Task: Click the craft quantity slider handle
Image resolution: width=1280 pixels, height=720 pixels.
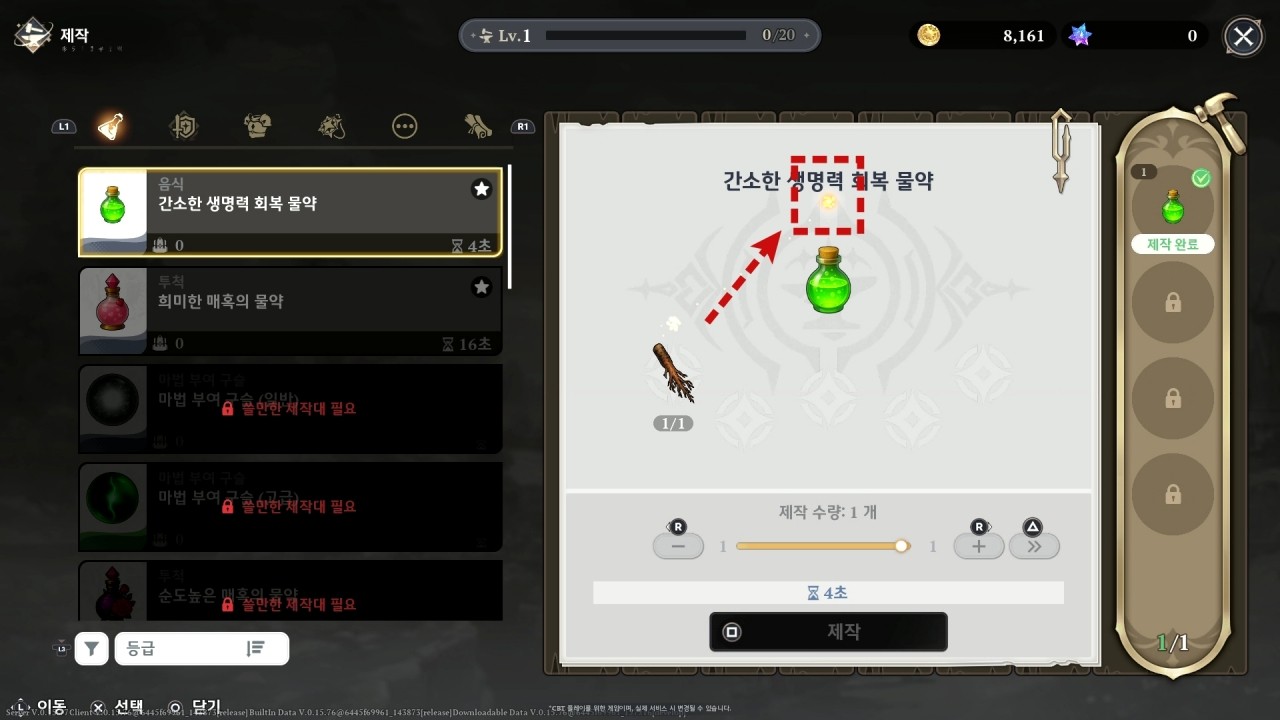Action: [x=902, y=546]
